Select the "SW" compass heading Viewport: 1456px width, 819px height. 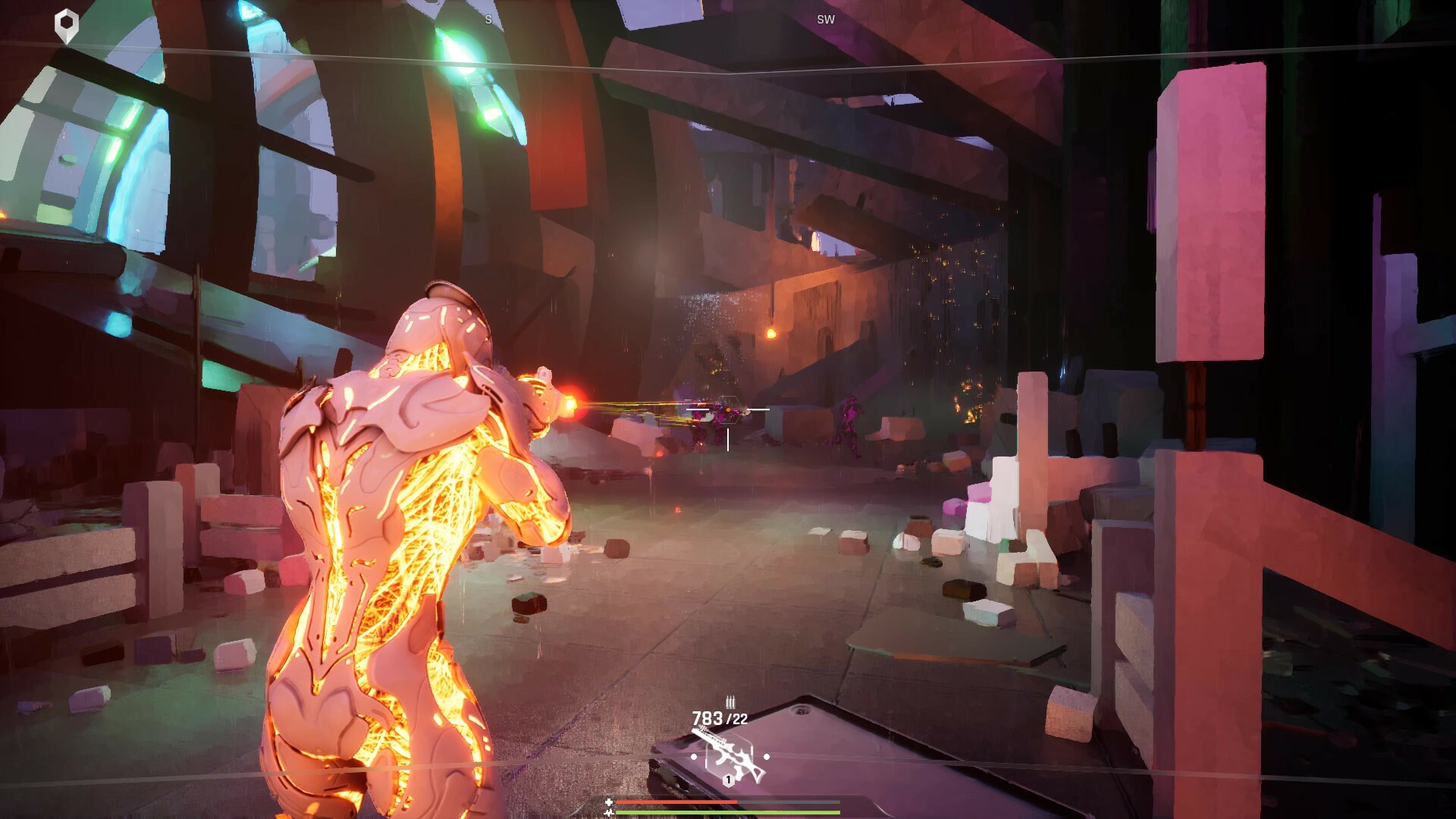826,19
